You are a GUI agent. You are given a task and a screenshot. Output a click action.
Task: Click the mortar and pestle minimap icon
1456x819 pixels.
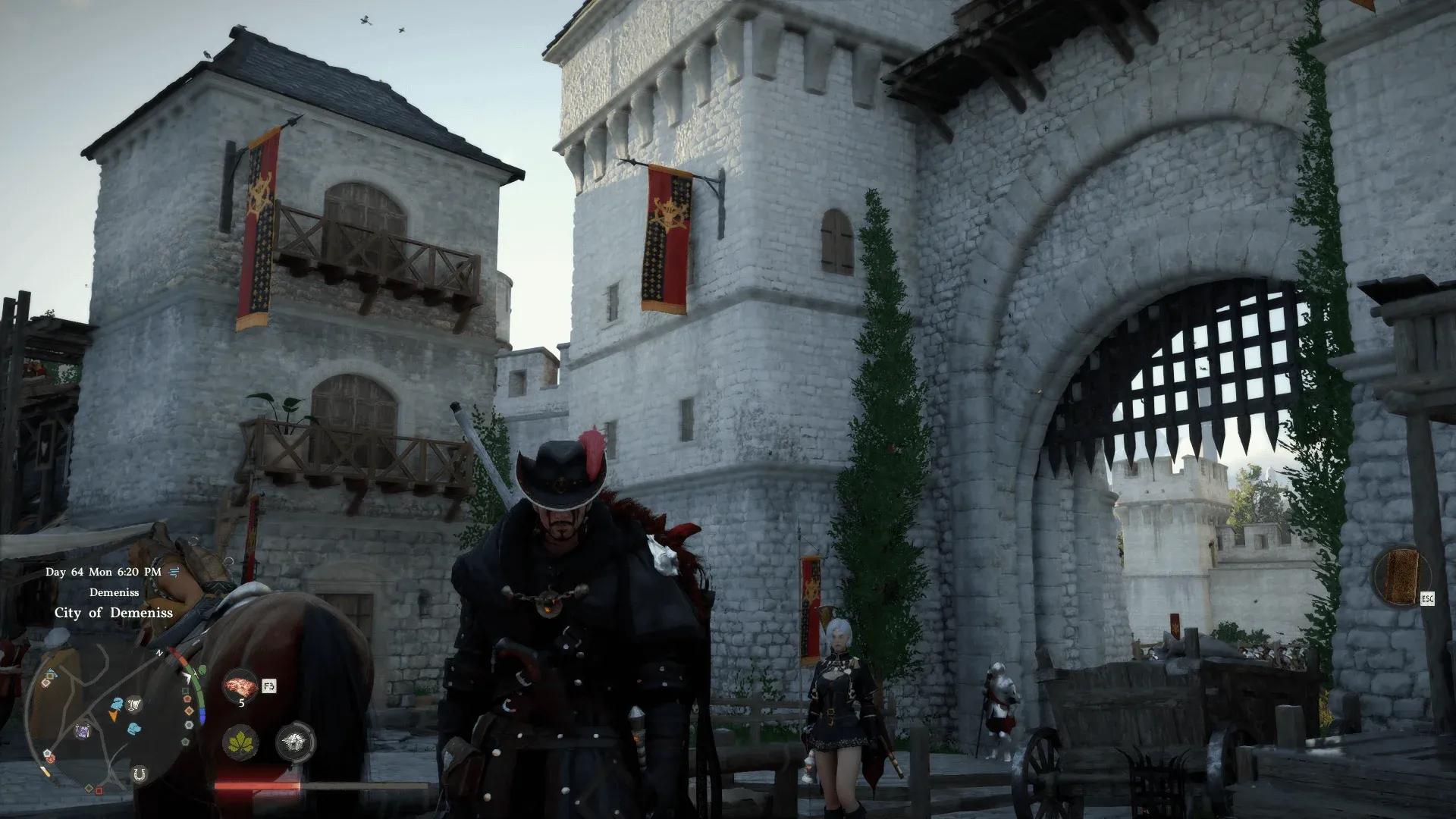coord(134,704)
